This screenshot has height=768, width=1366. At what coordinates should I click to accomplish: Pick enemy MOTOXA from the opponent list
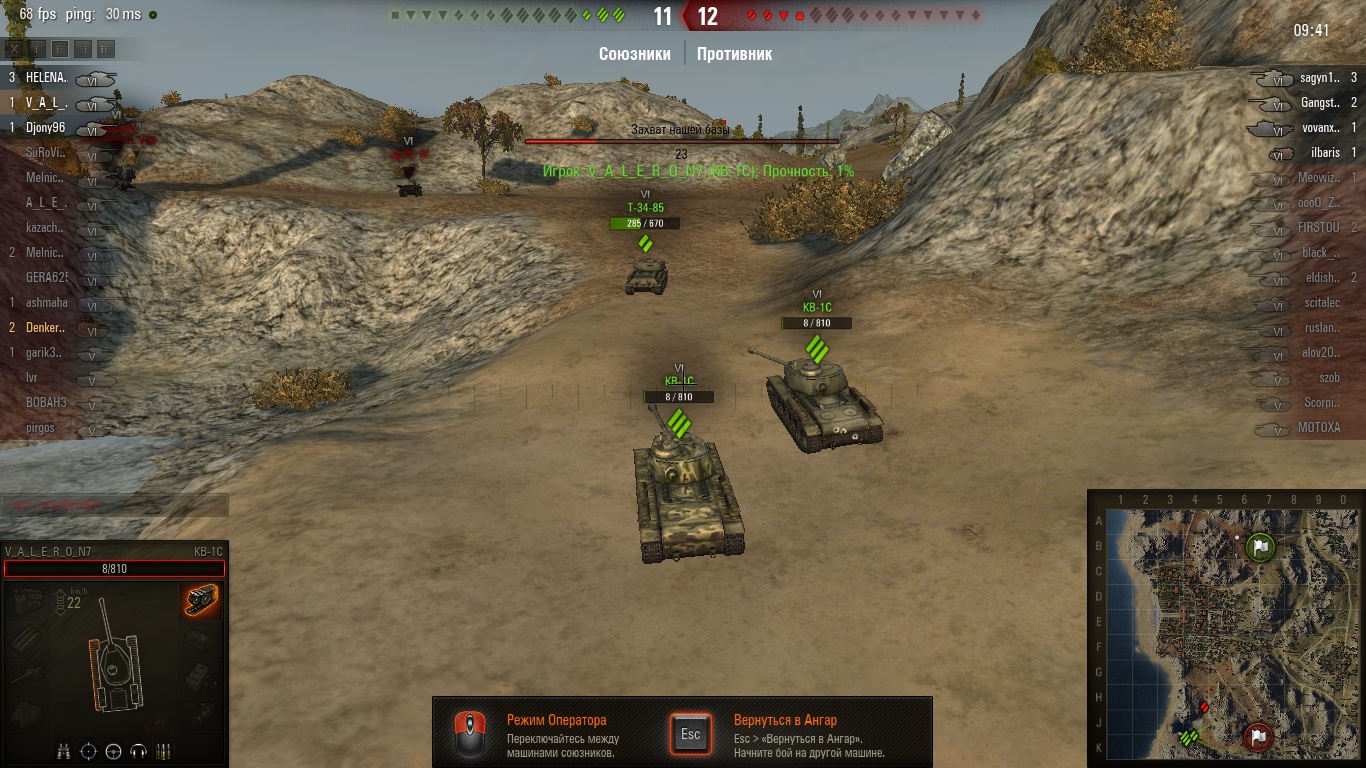pos(1318,428)
